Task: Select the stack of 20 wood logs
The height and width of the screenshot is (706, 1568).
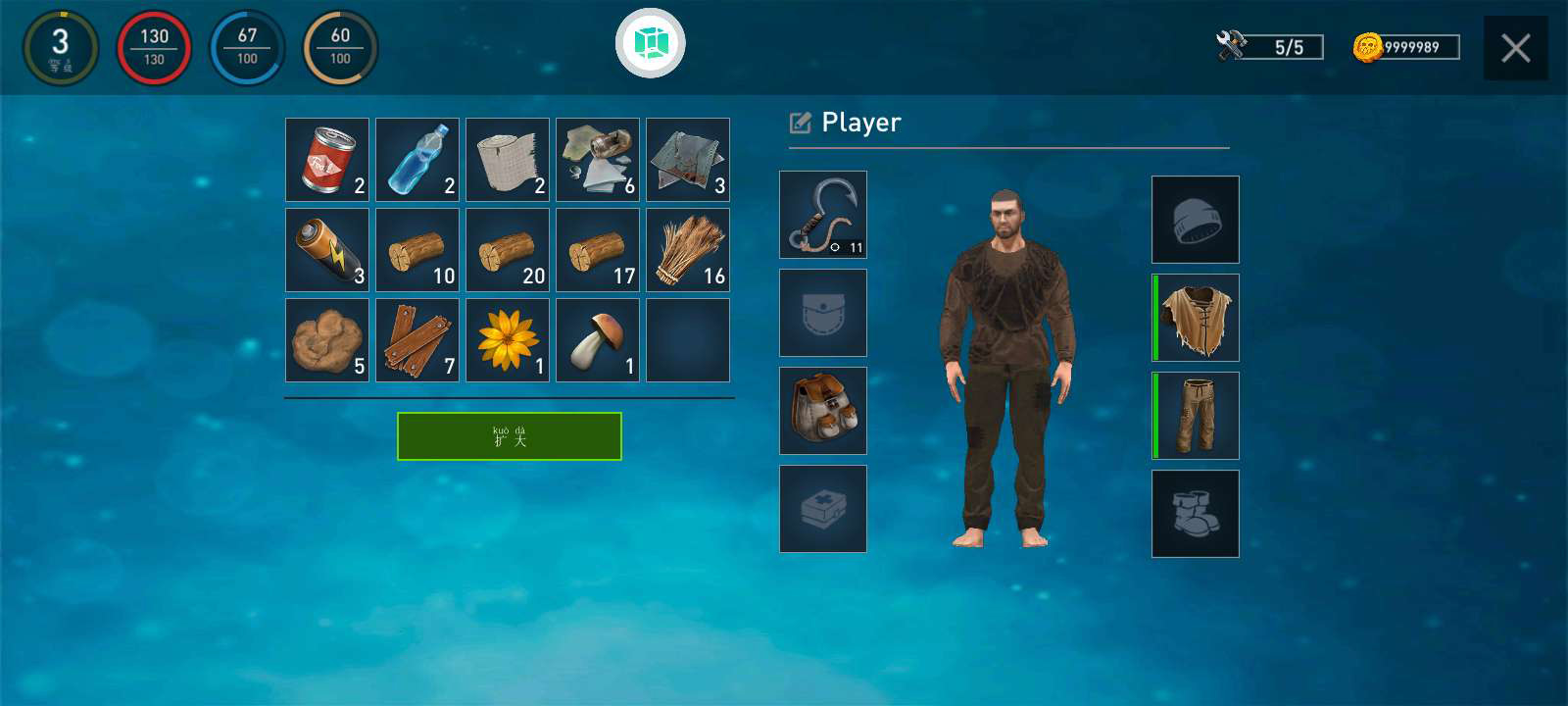Action: (x=507, y=250)
